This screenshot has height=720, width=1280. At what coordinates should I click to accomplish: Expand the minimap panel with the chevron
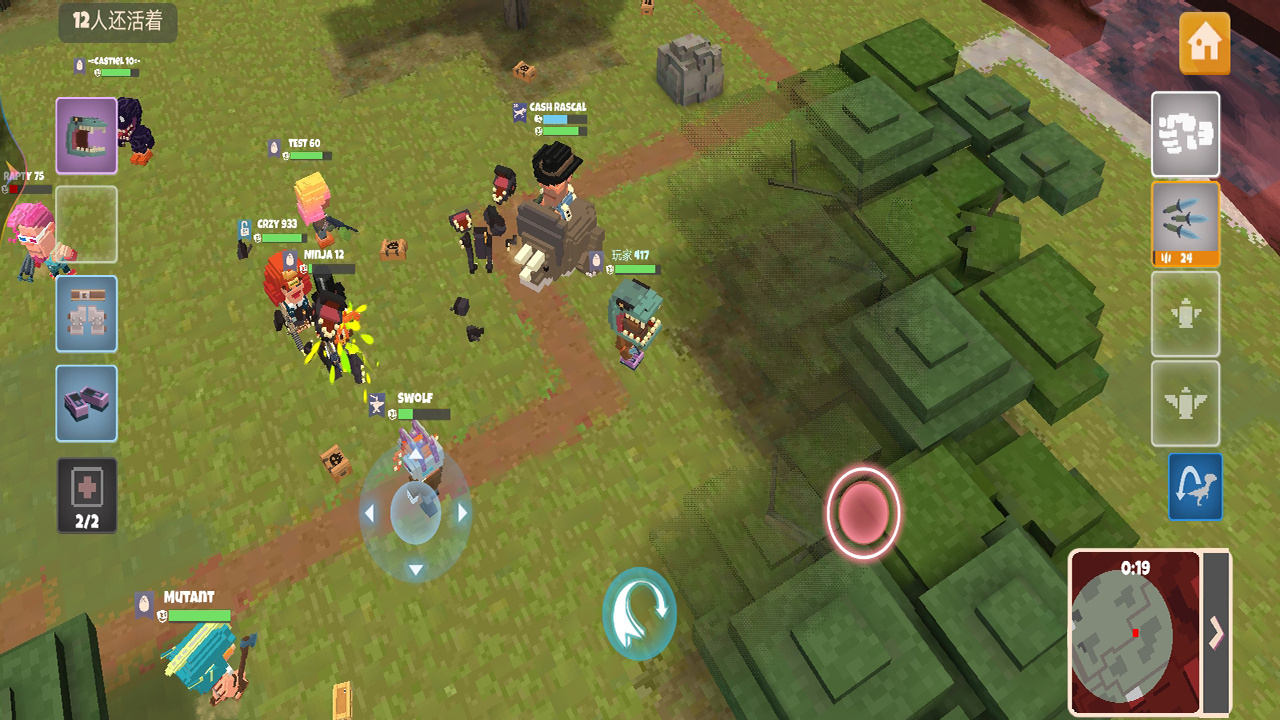[1218, 632]
